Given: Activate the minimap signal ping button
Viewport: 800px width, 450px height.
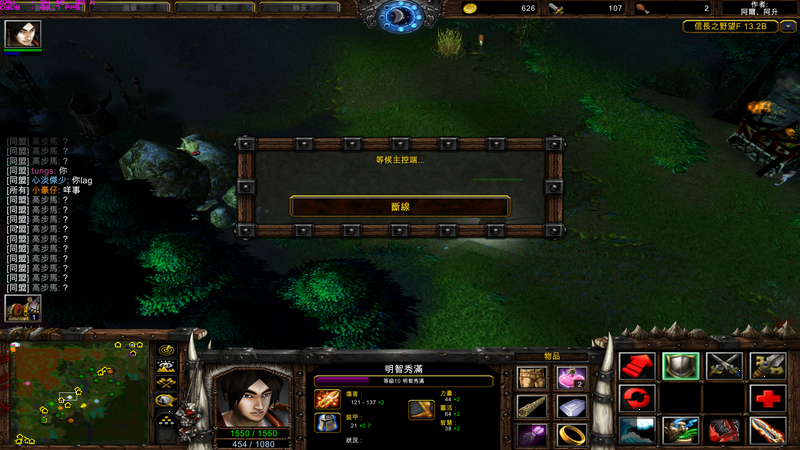Looking at the screenshot, I should point(166,351).
